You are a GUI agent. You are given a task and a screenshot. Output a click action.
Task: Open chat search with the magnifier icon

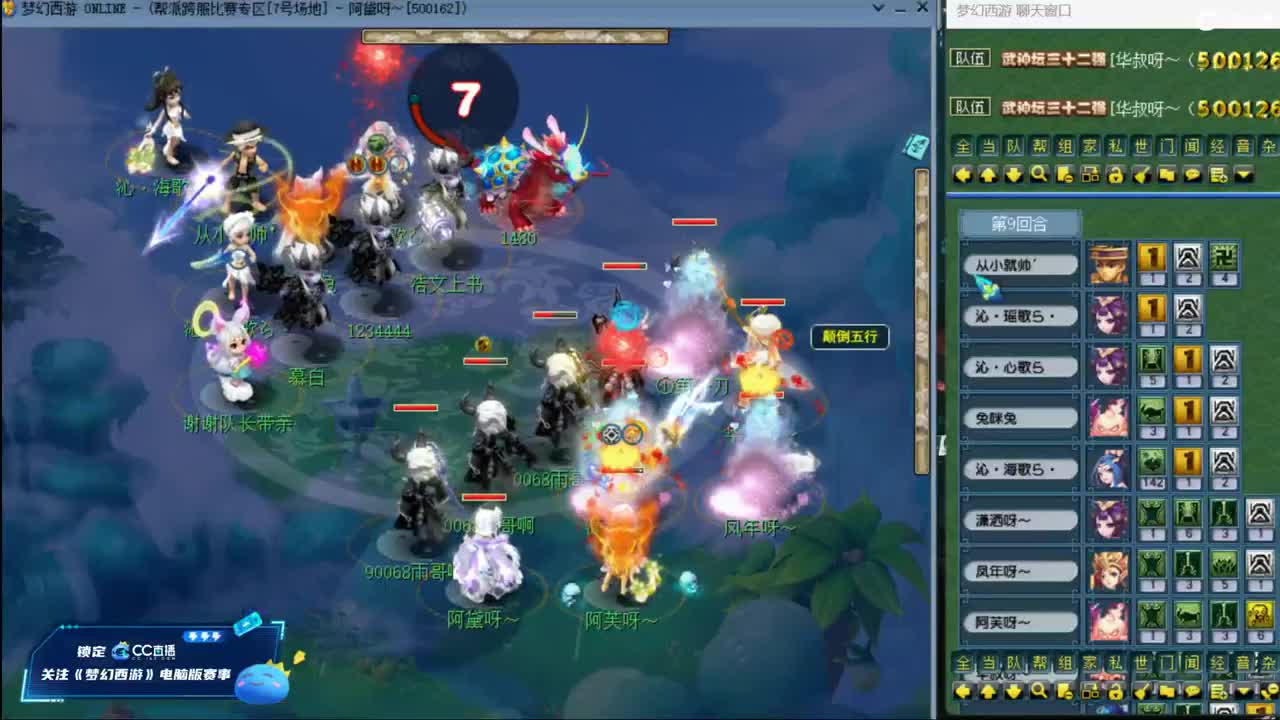point(1039,174)
